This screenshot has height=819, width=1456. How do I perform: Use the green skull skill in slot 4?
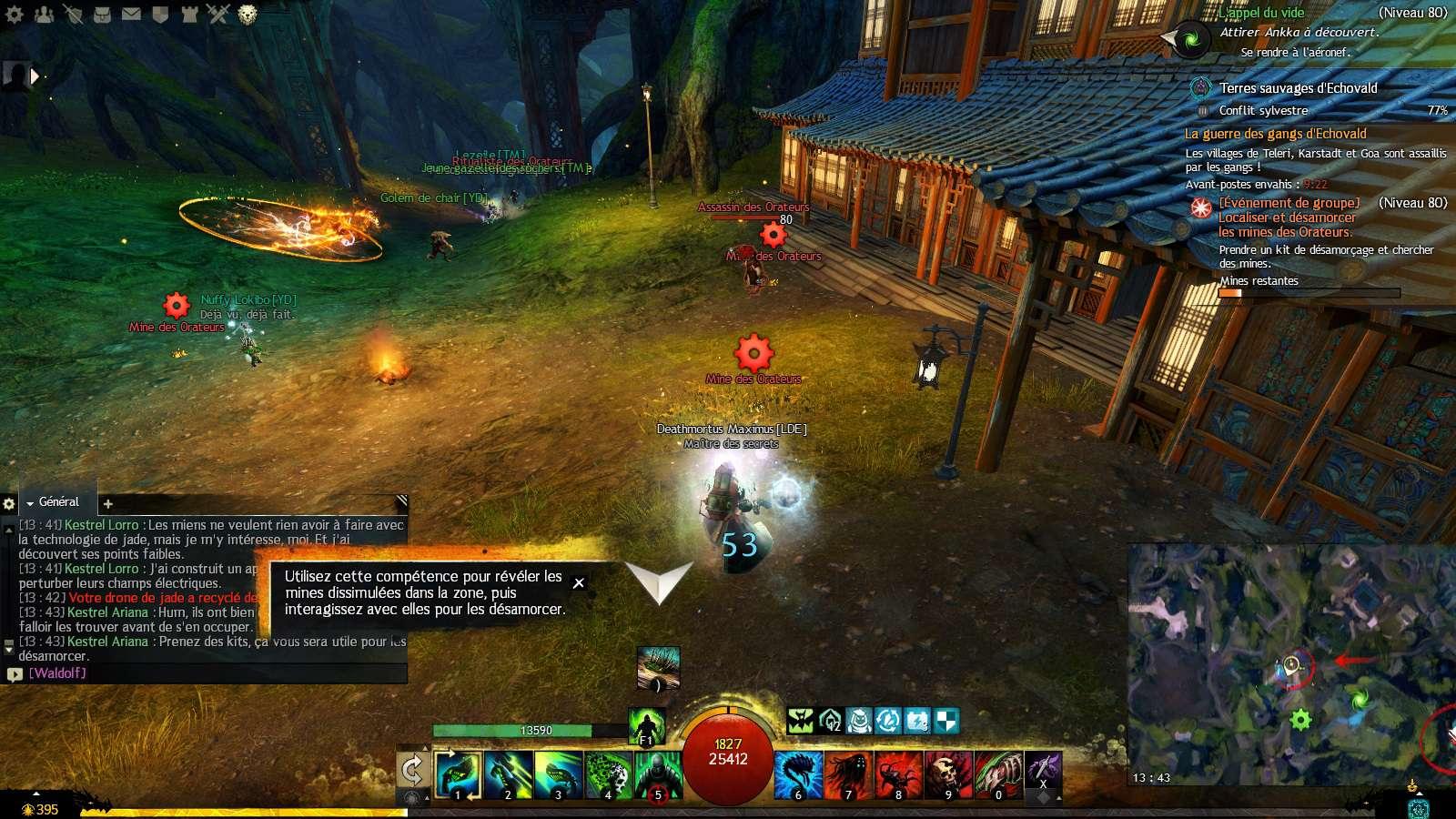[608, 774]
